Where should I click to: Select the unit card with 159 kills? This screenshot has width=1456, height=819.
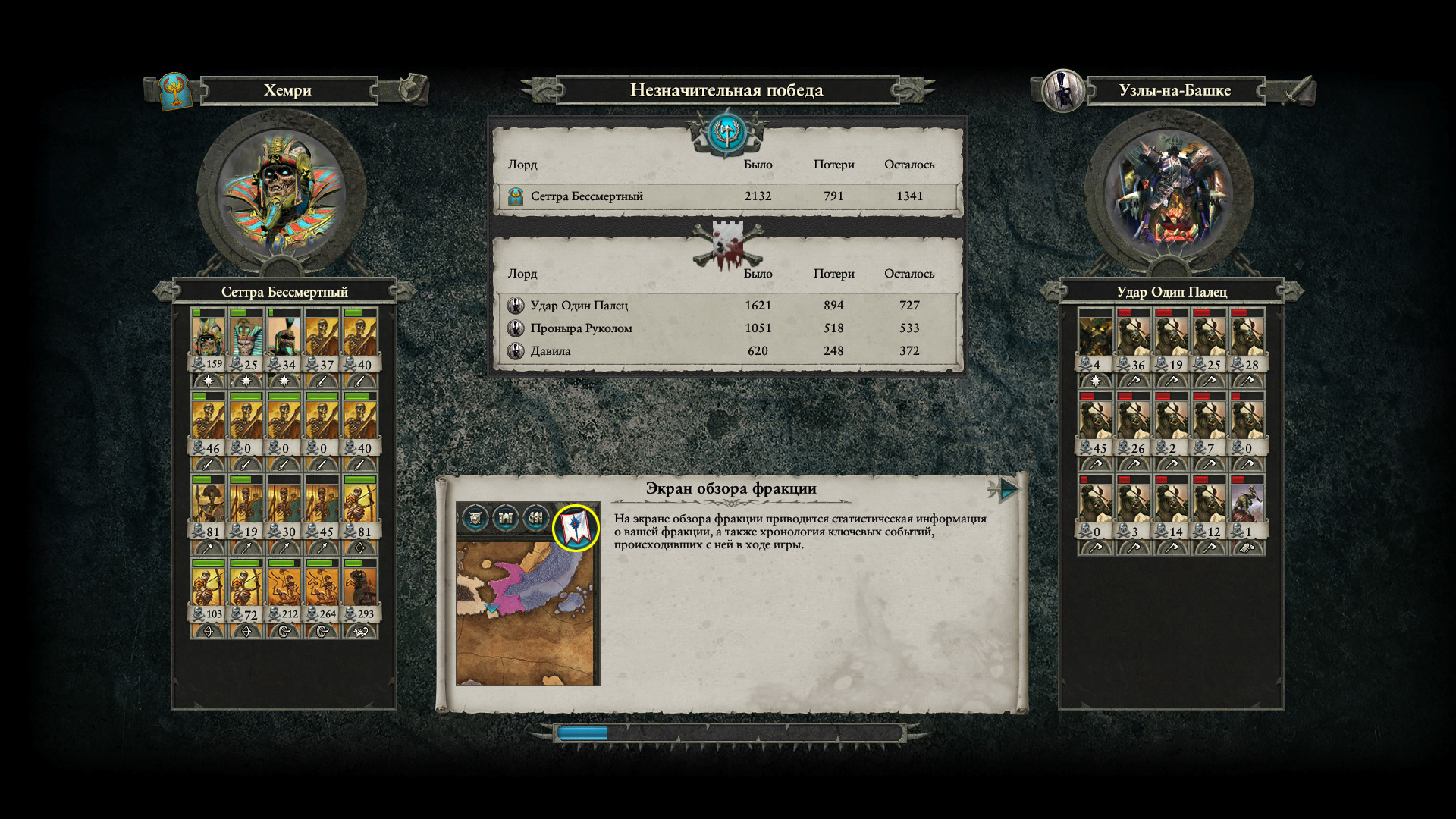click(x=208, y=340)
